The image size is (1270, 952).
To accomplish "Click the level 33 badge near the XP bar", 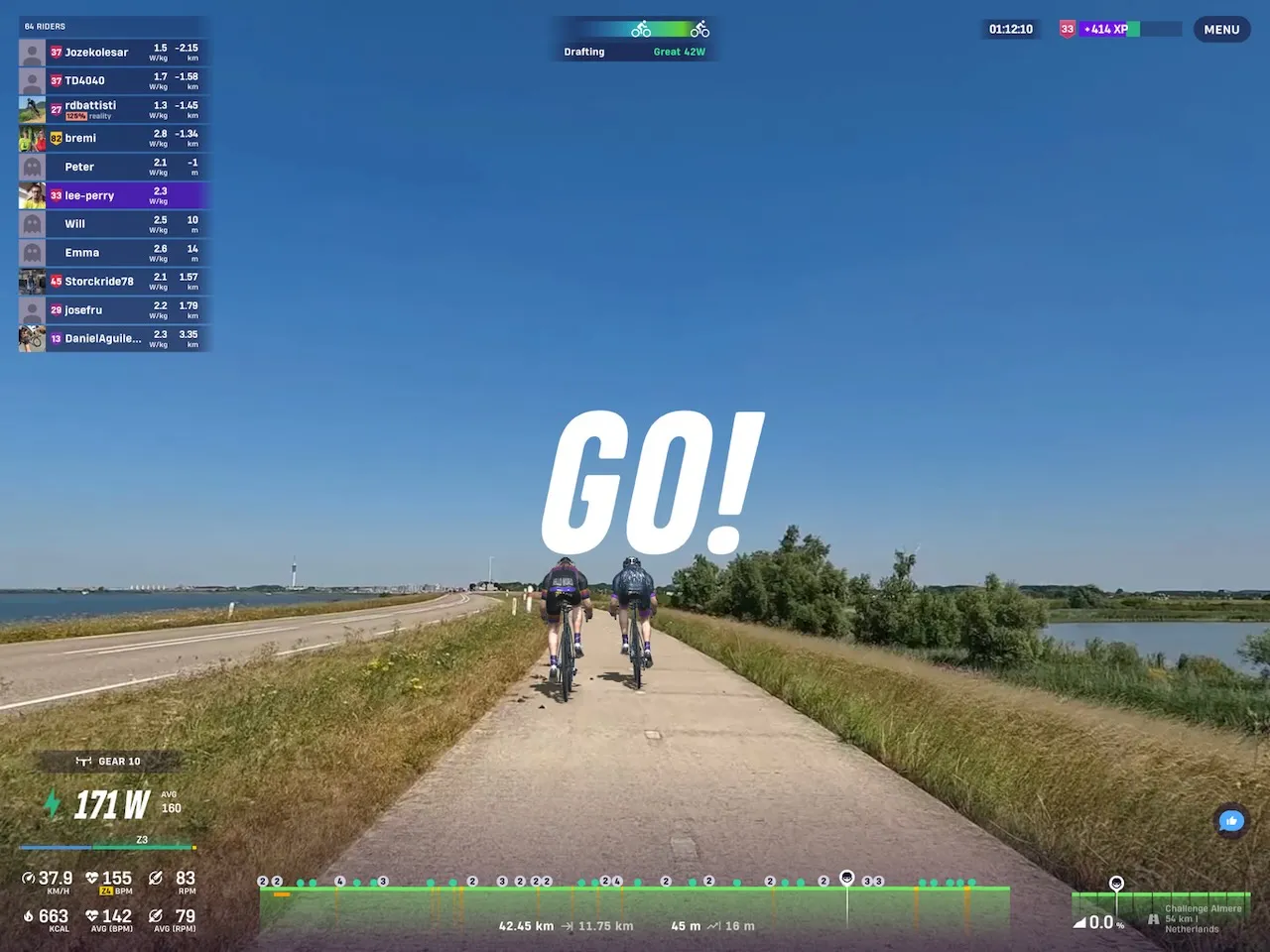I will 1067,29.
